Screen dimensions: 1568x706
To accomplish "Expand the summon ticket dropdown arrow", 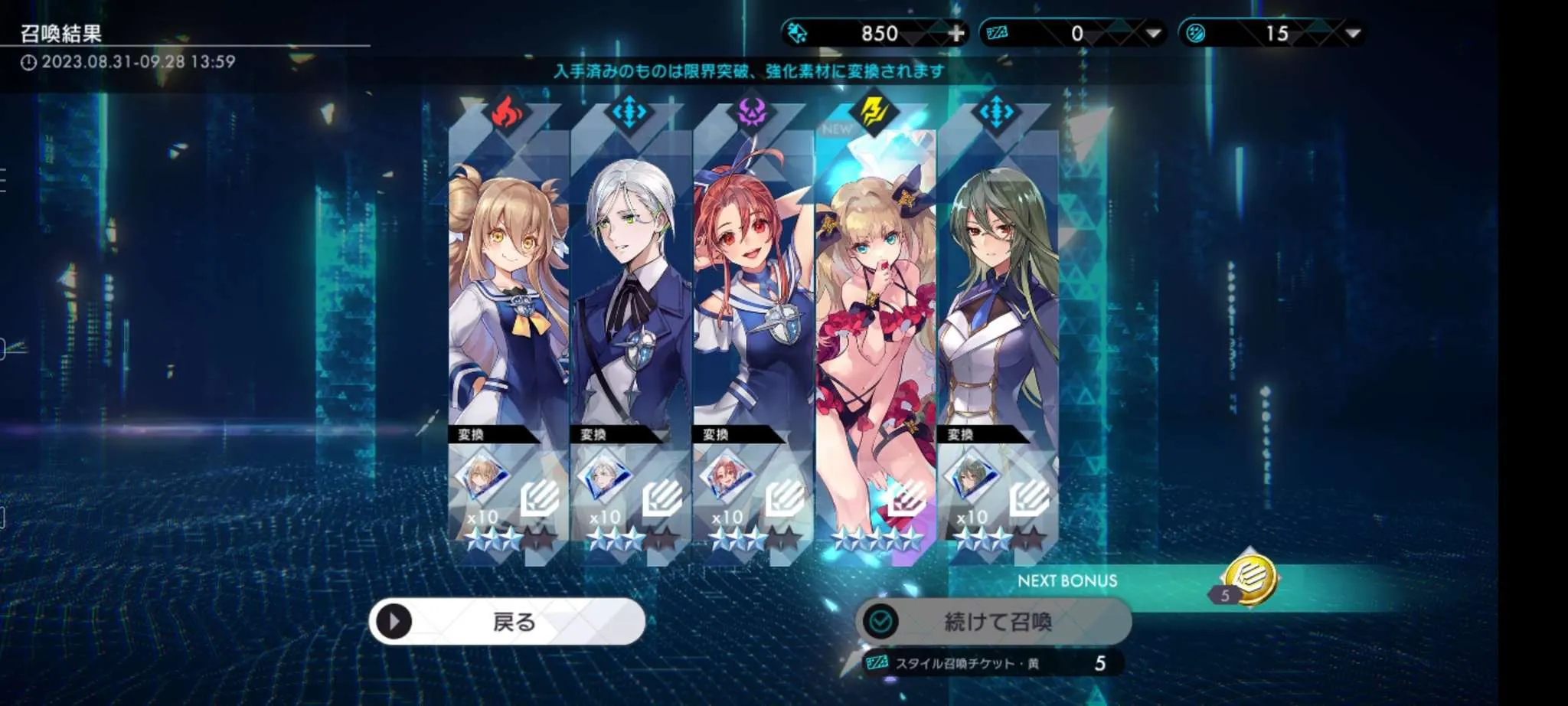I will click(1153, 34).
